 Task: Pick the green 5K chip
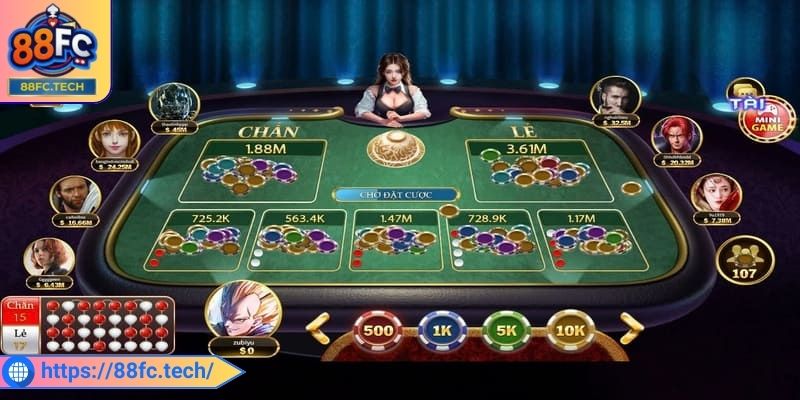click(x=506, y=330)
